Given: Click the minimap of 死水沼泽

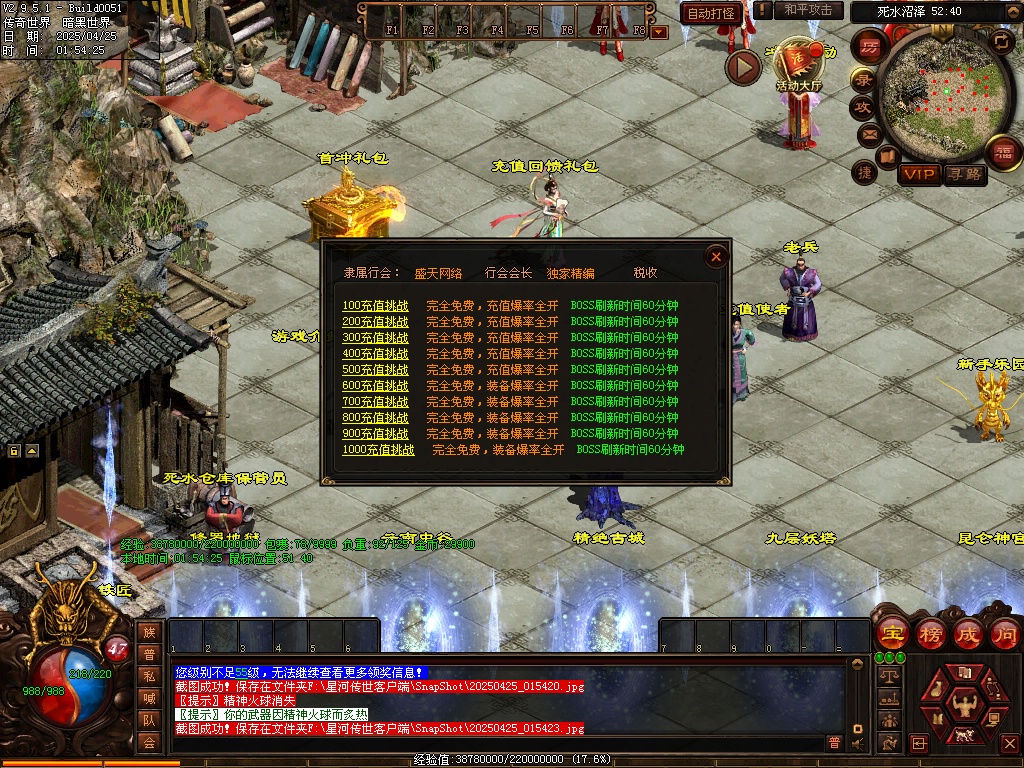Looking at the screenshot, I should pyautogui.click(x=936, y=92).
